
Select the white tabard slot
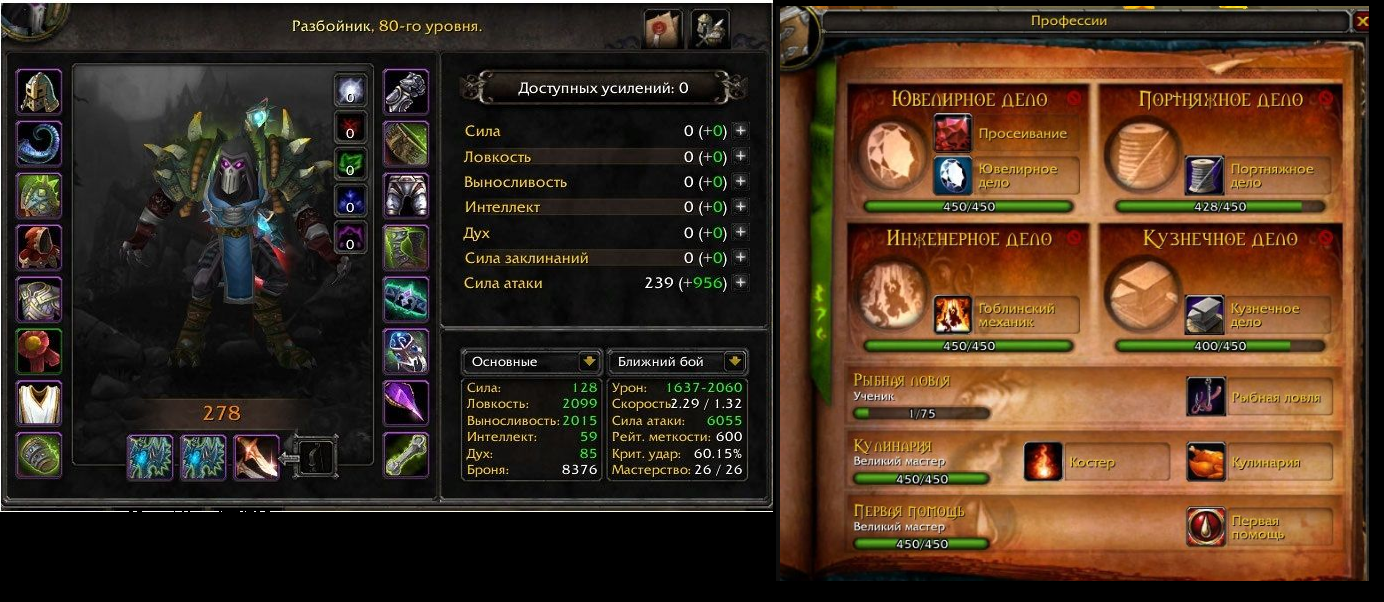tap(40, 403)
